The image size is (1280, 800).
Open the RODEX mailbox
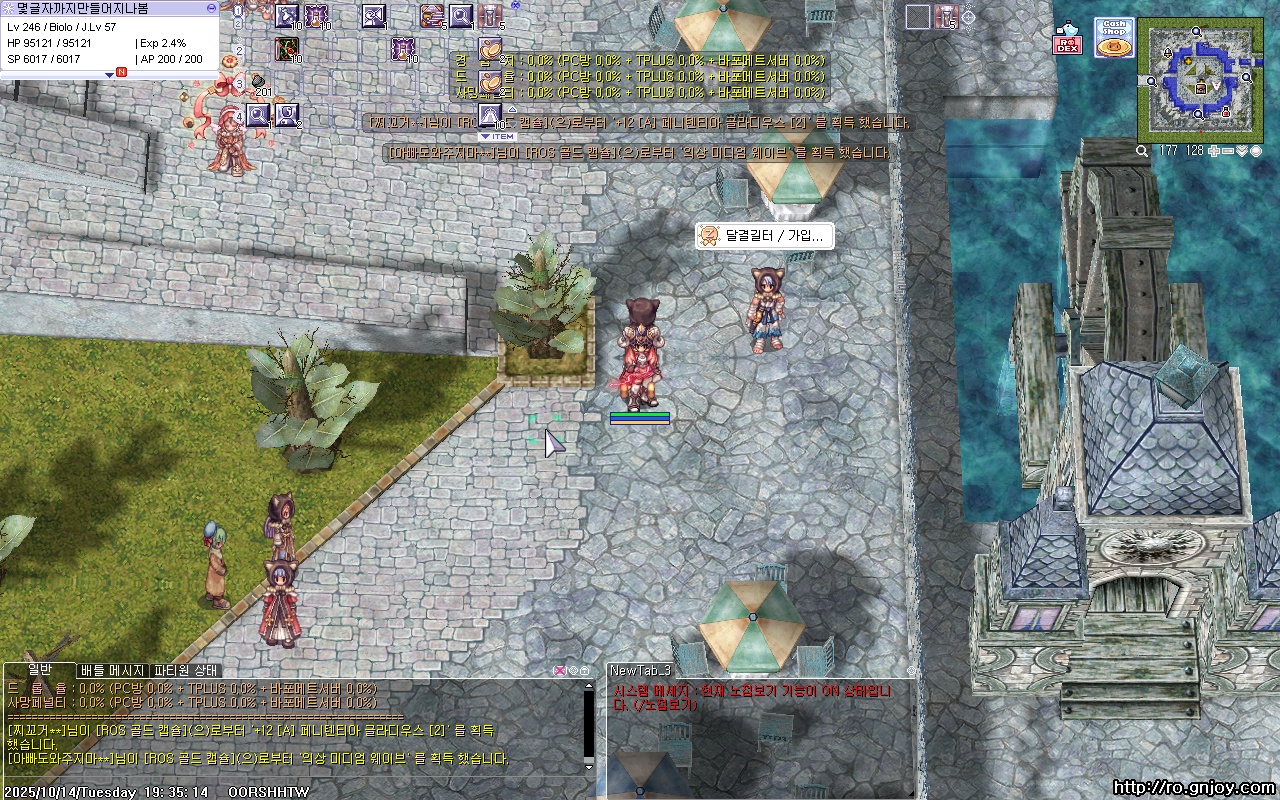point(1067,39)
